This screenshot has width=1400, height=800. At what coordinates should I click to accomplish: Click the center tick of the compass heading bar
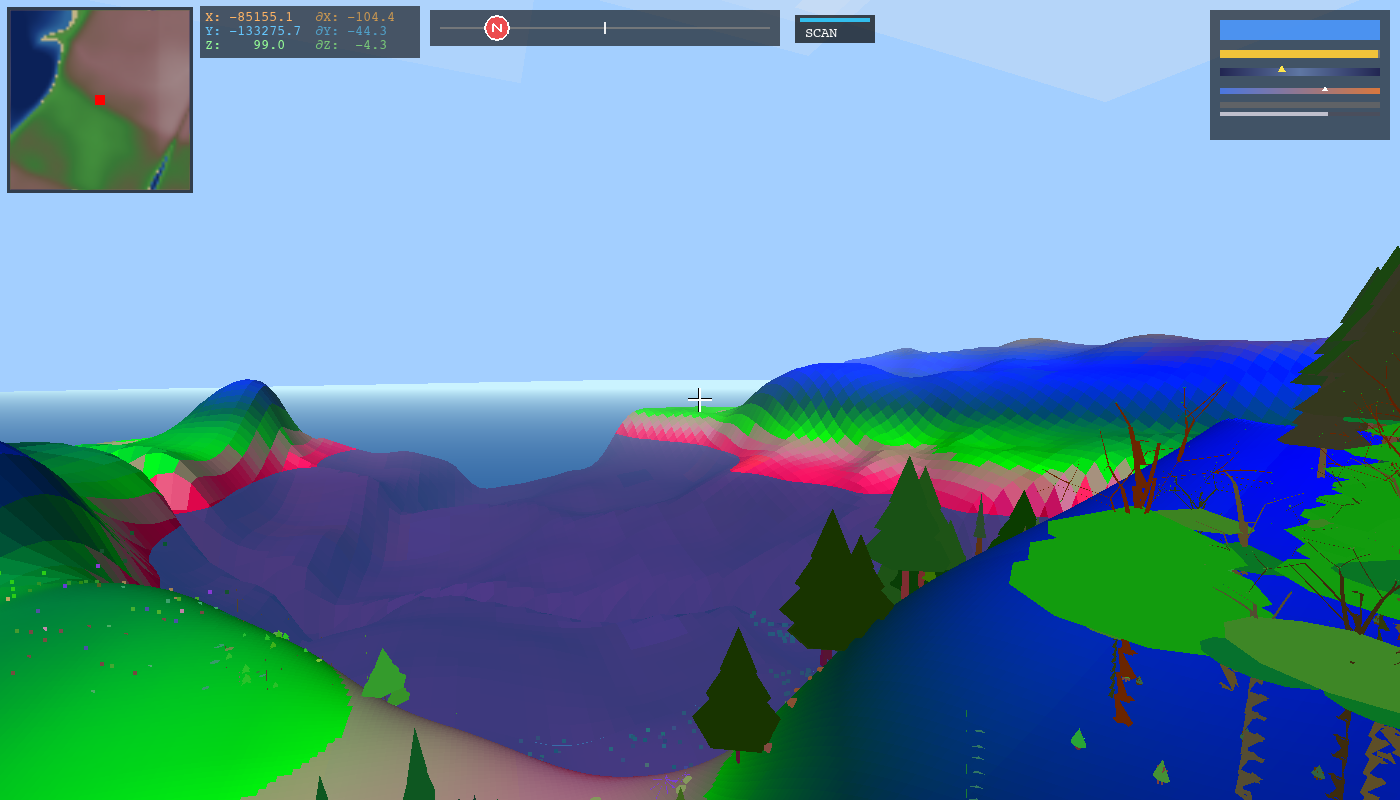click(605, 28)
